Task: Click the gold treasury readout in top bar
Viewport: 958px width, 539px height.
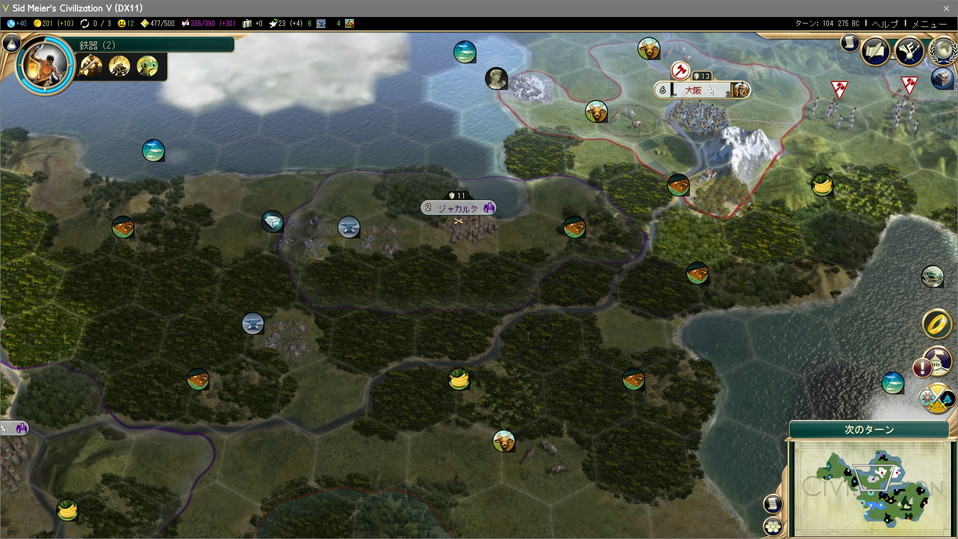Action: pyautogui.click(x=52, y=23)
